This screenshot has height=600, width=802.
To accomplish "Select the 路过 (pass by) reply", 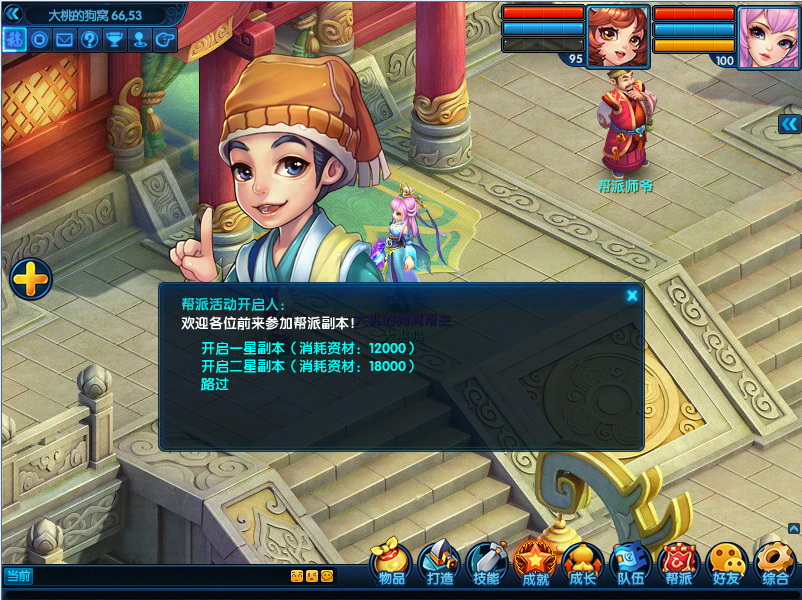I will 215,384.
